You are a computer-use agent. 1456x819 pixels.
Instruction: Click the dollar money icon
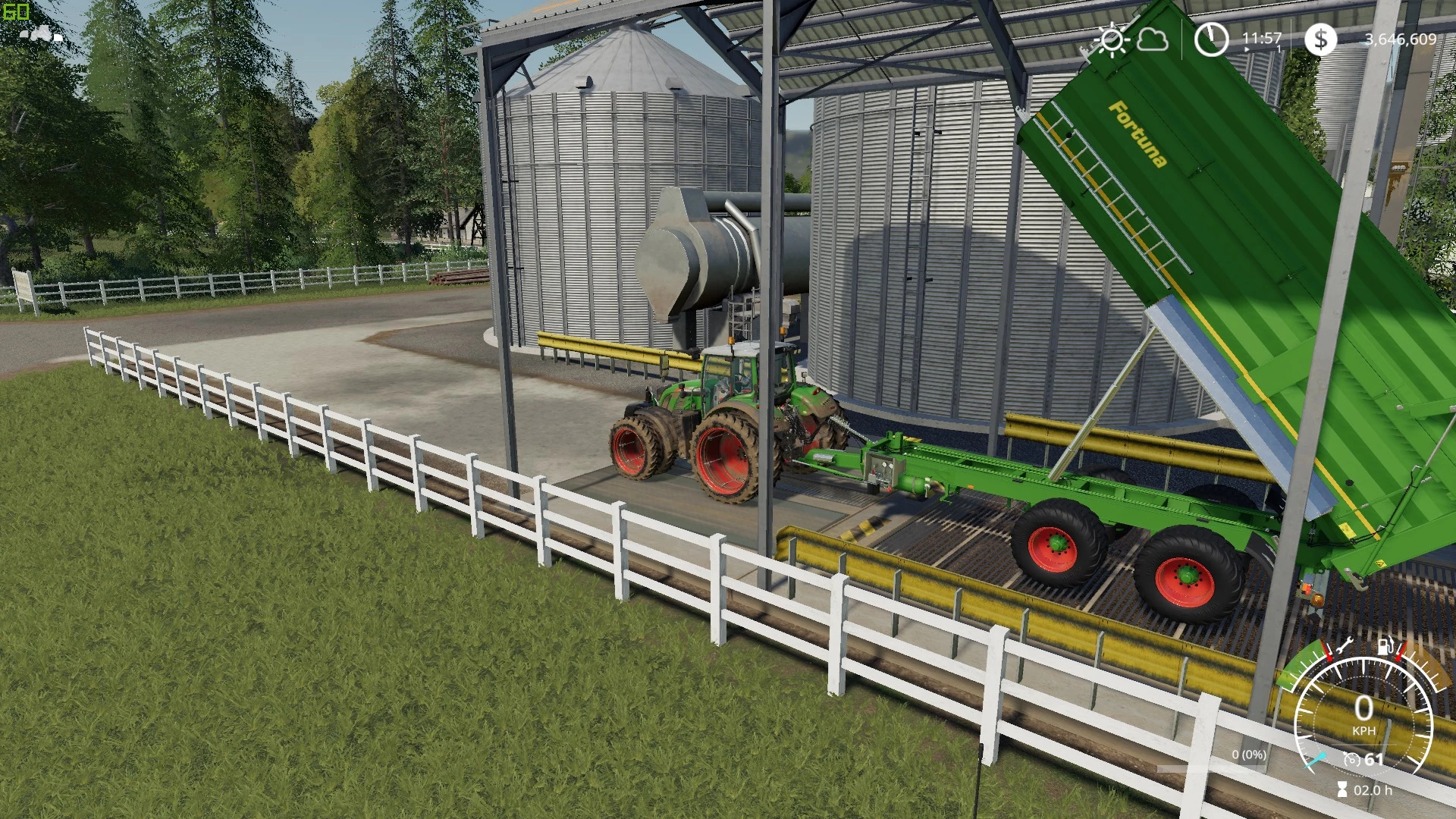pyautogui.click(x=1320, y=39)
